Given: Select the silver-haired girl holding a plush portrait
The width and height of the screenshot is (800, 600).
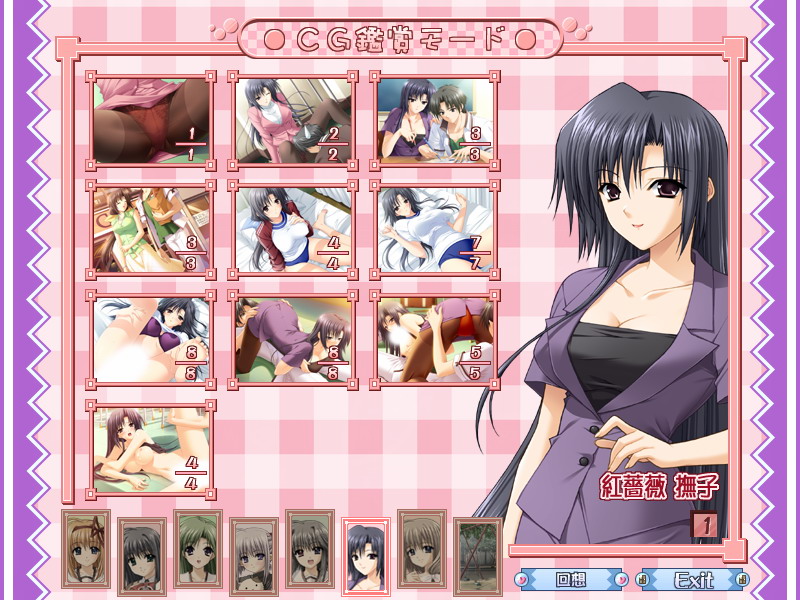Looking at the screenshot, I should pos(253,555).
